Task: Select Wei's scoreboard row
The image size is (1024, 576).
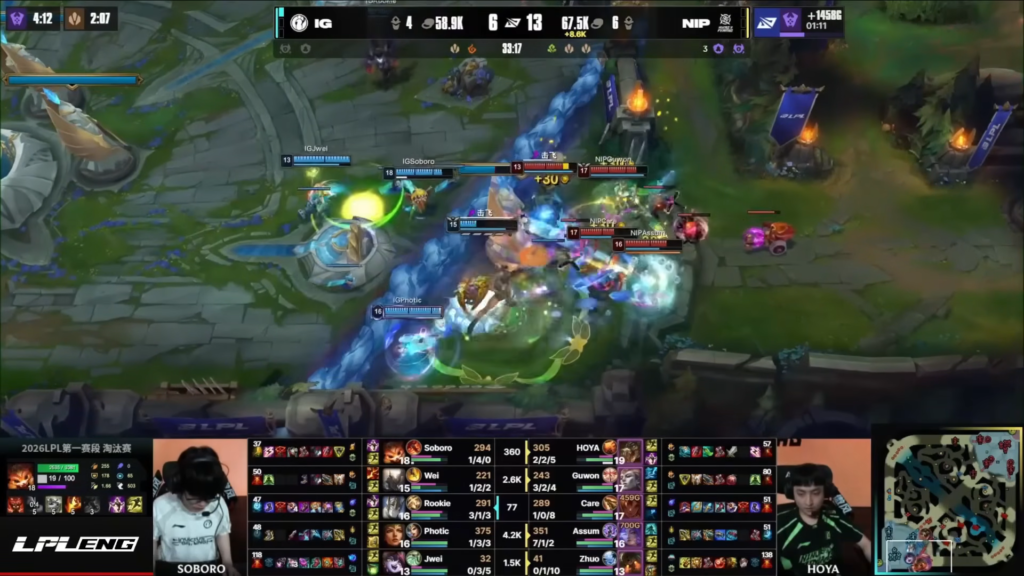Action: 440,480
